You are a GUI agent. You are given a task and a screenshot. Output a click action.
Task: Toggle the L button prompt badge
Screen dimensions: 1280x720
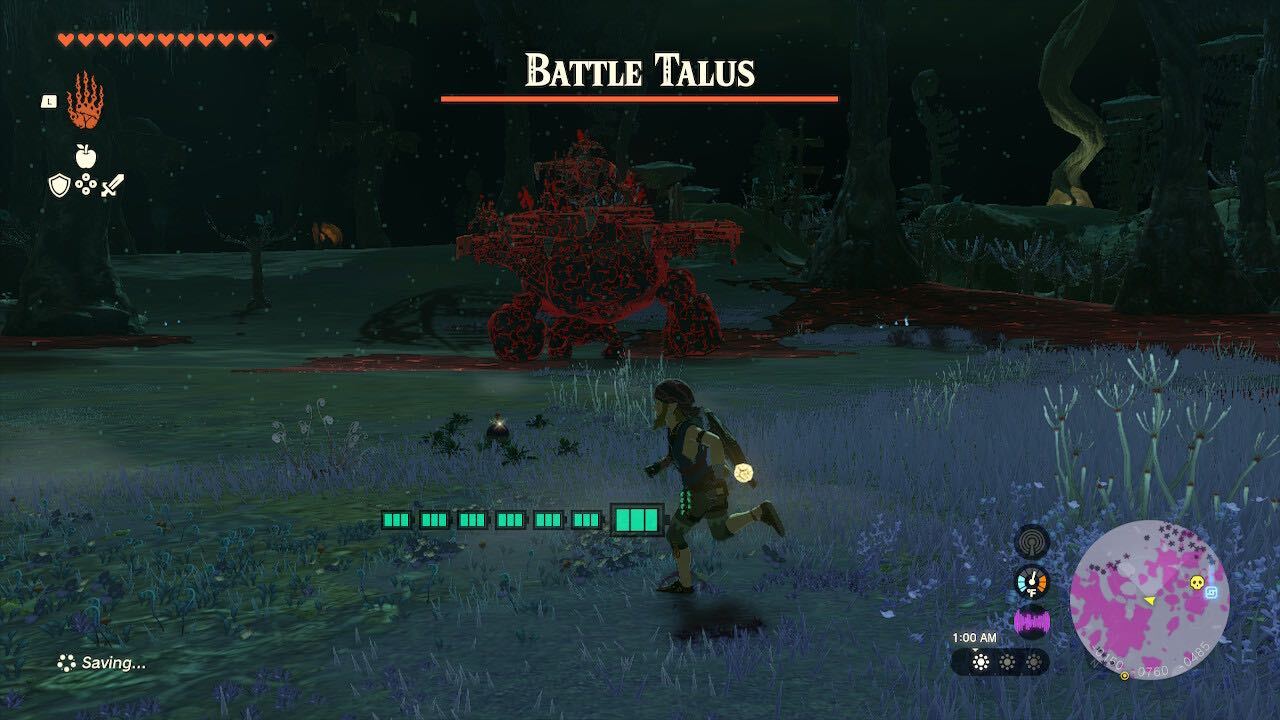[x=47, y=100]
